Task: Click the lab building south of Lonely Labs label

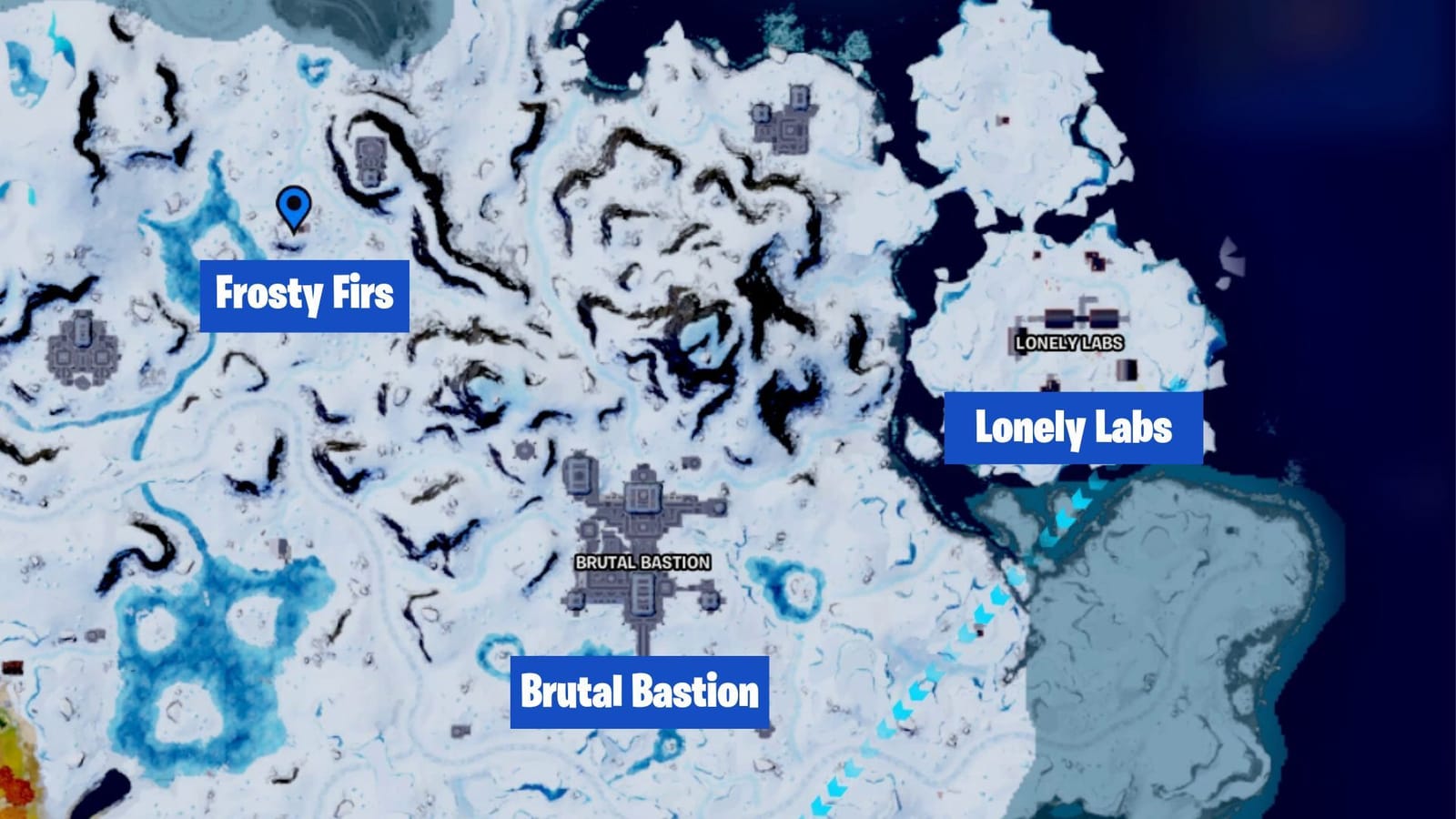Action: tap(1127, 369)
